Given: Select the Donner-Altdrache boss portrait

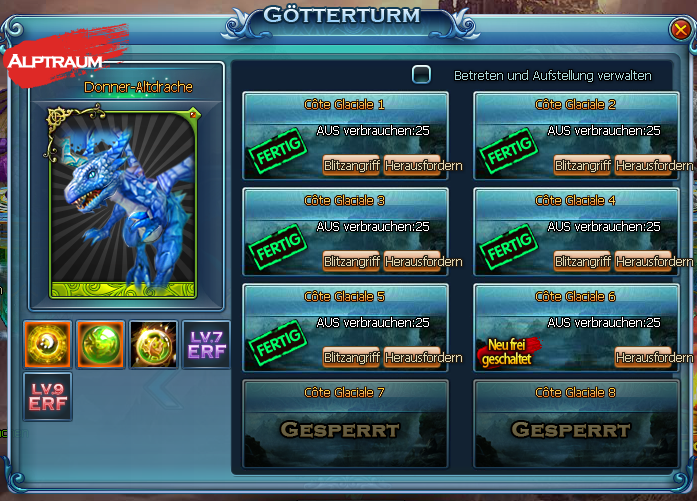Looking at the screenshot, I should 123,203.
